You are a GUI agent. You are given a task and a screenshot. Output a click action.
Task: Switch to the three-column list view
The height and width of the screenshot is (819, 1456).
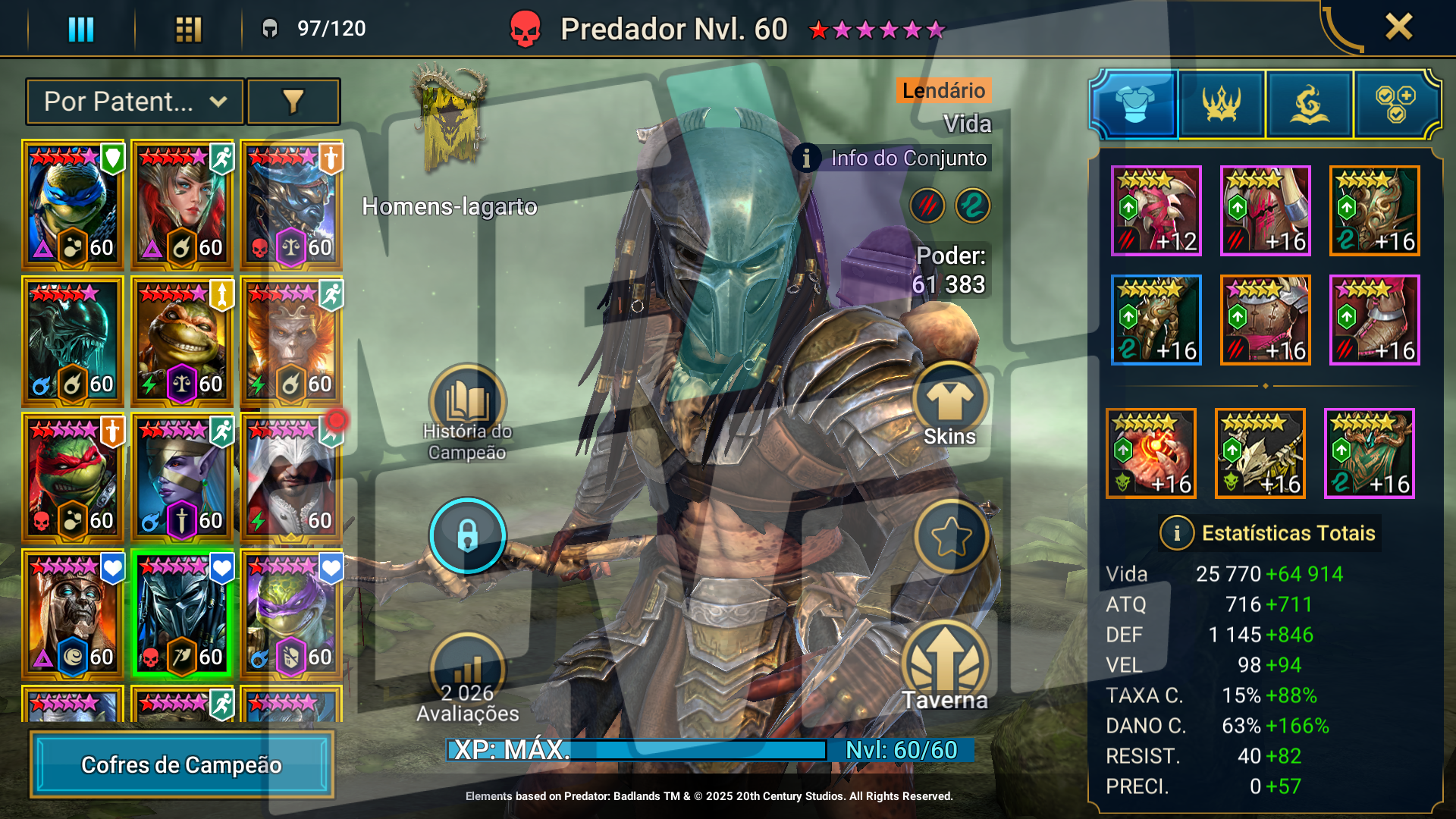pyautogui.click(x=81, y=29)
